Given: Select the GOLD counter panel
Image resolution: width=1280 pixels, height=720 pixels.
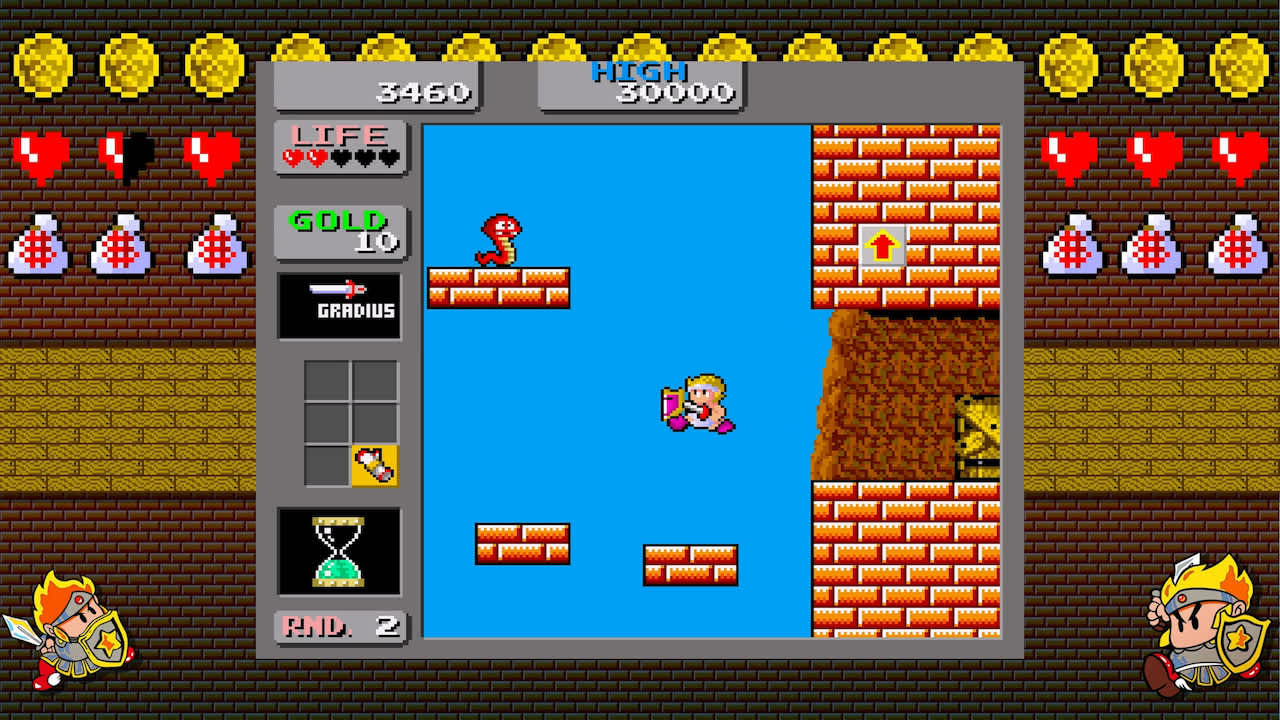Looking at the screenshot, I should tap(339, 233).
